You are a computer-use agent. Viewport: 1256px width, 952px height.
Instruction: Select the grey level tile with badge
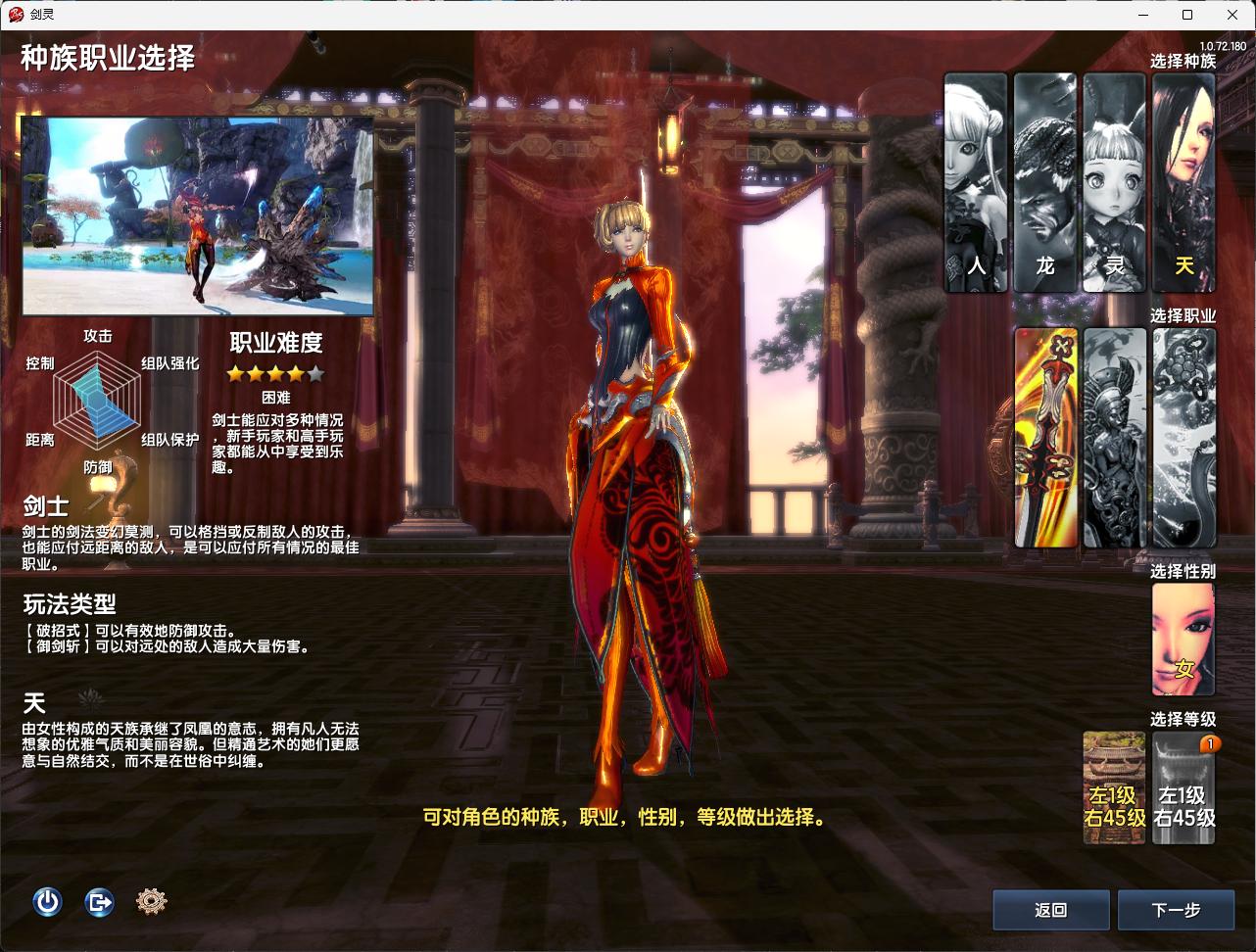(1184, 787)
